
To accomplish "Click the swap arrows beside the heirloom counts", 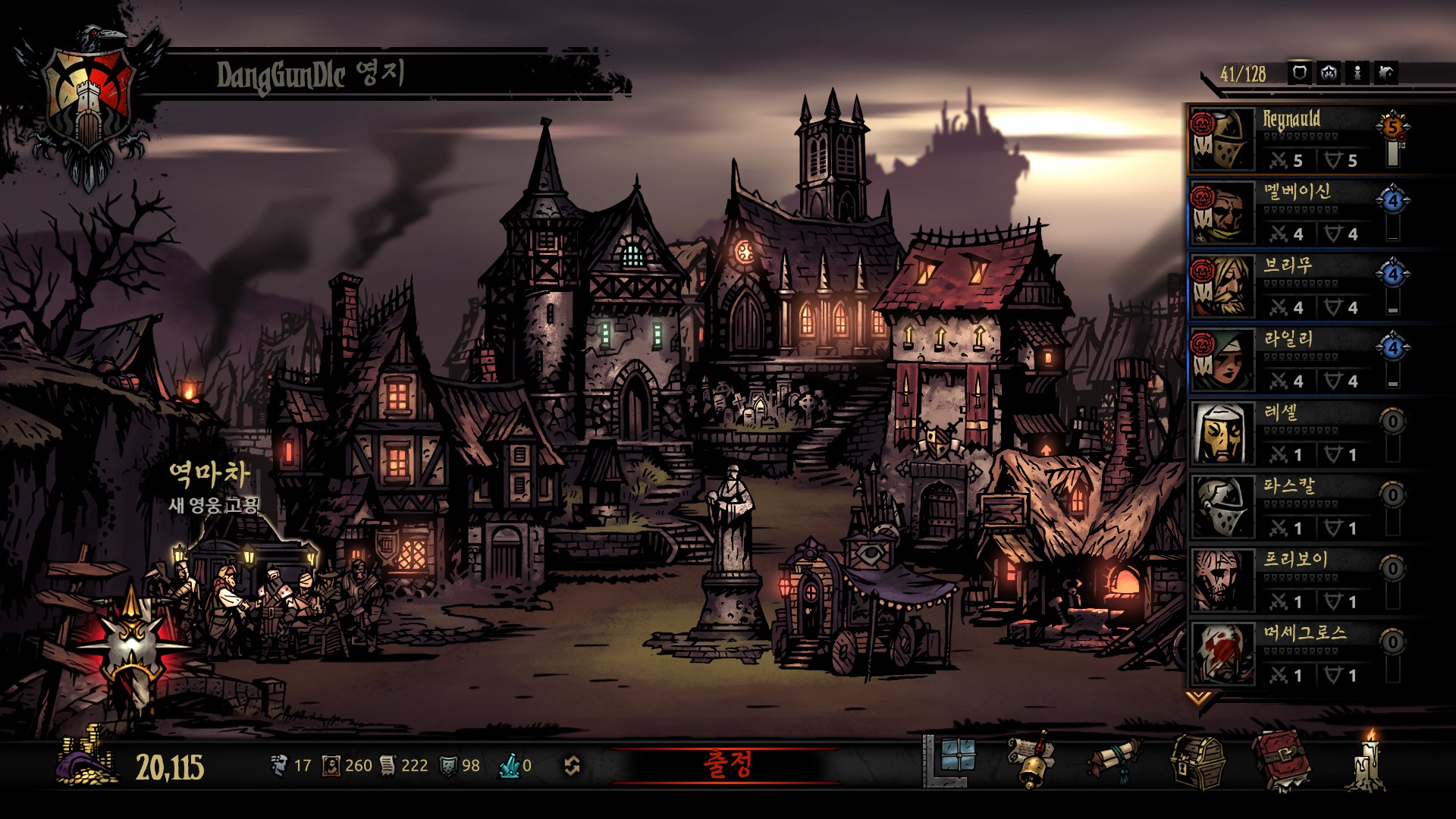I will [573, 766].
